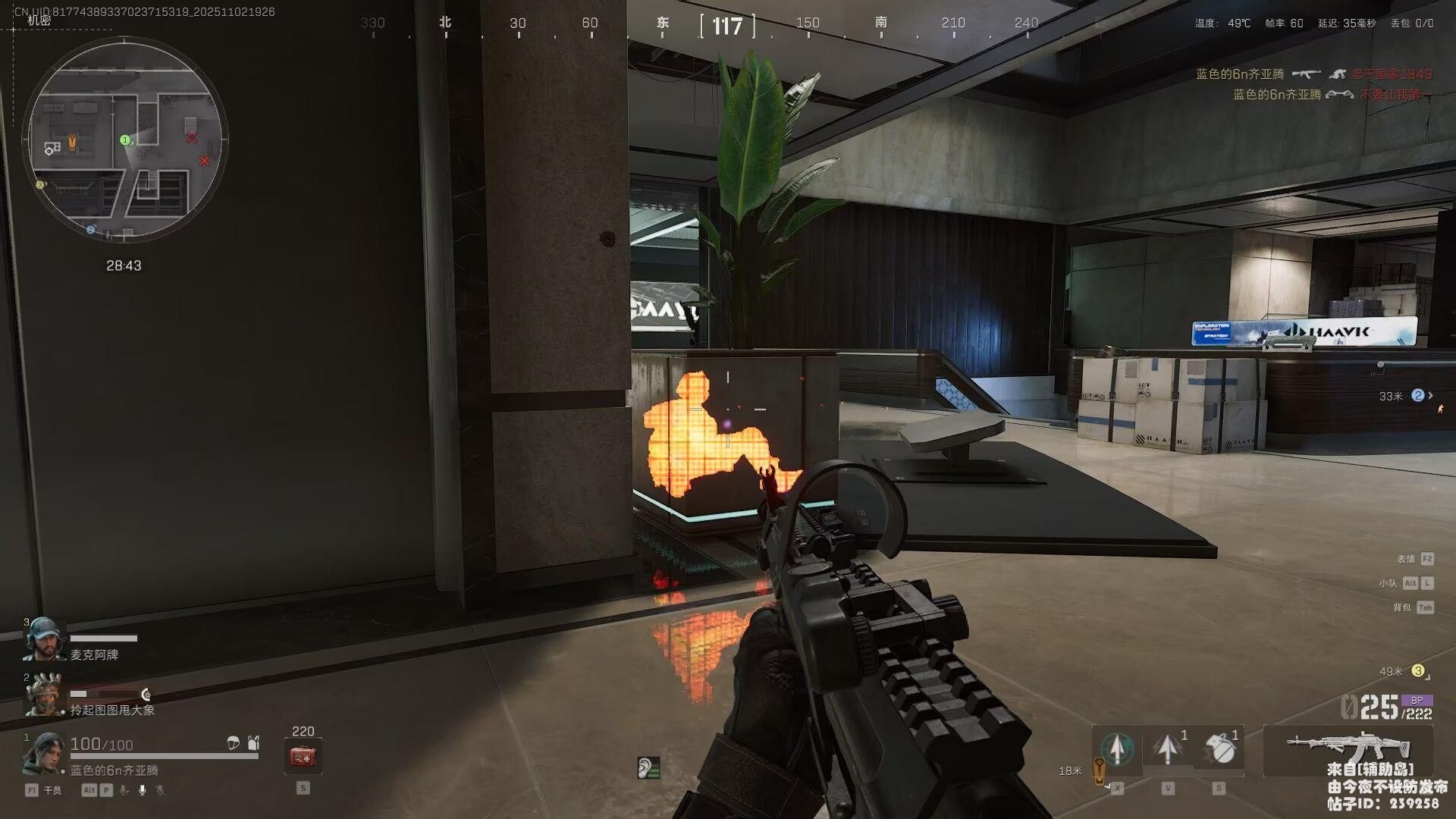The width and height of the screenshot is (1456, 819).
Task: Click your own player portrait 蓝色的6n齐亚腾
Action: tap(42, 753)
